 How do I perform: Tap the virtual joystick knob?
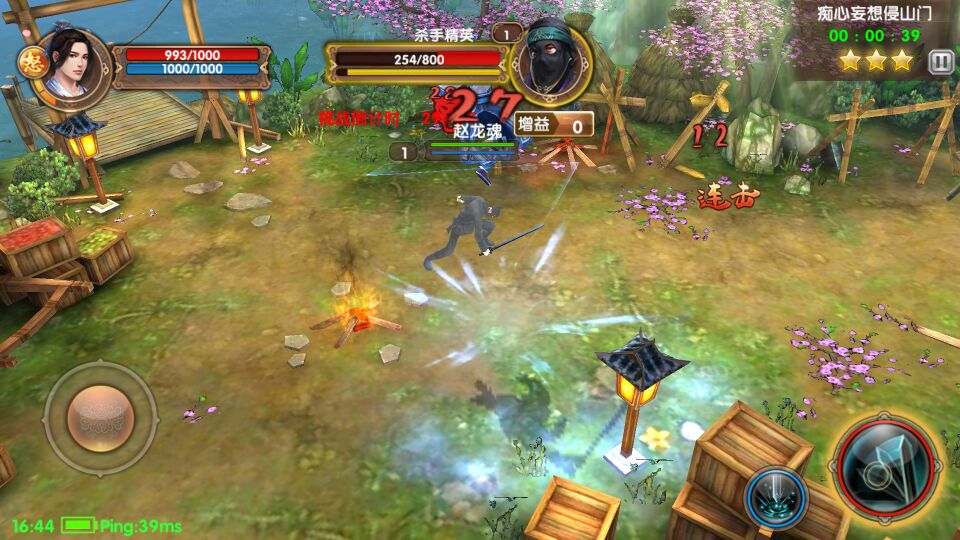point(100,417)
